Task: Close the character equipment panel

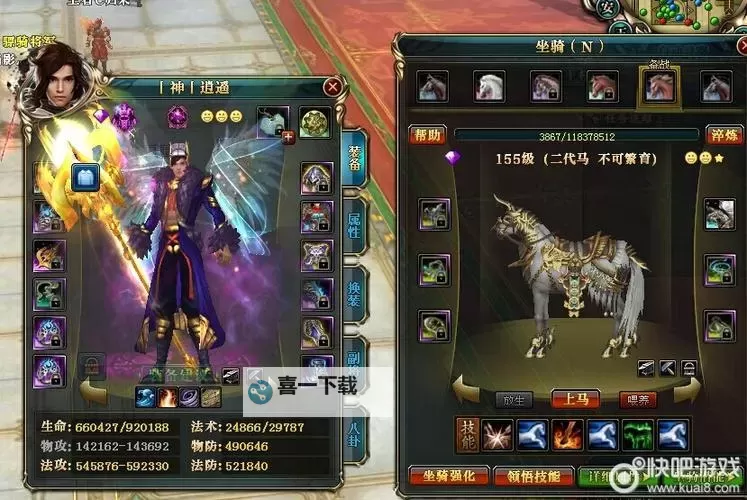Action: coord(333,87)
